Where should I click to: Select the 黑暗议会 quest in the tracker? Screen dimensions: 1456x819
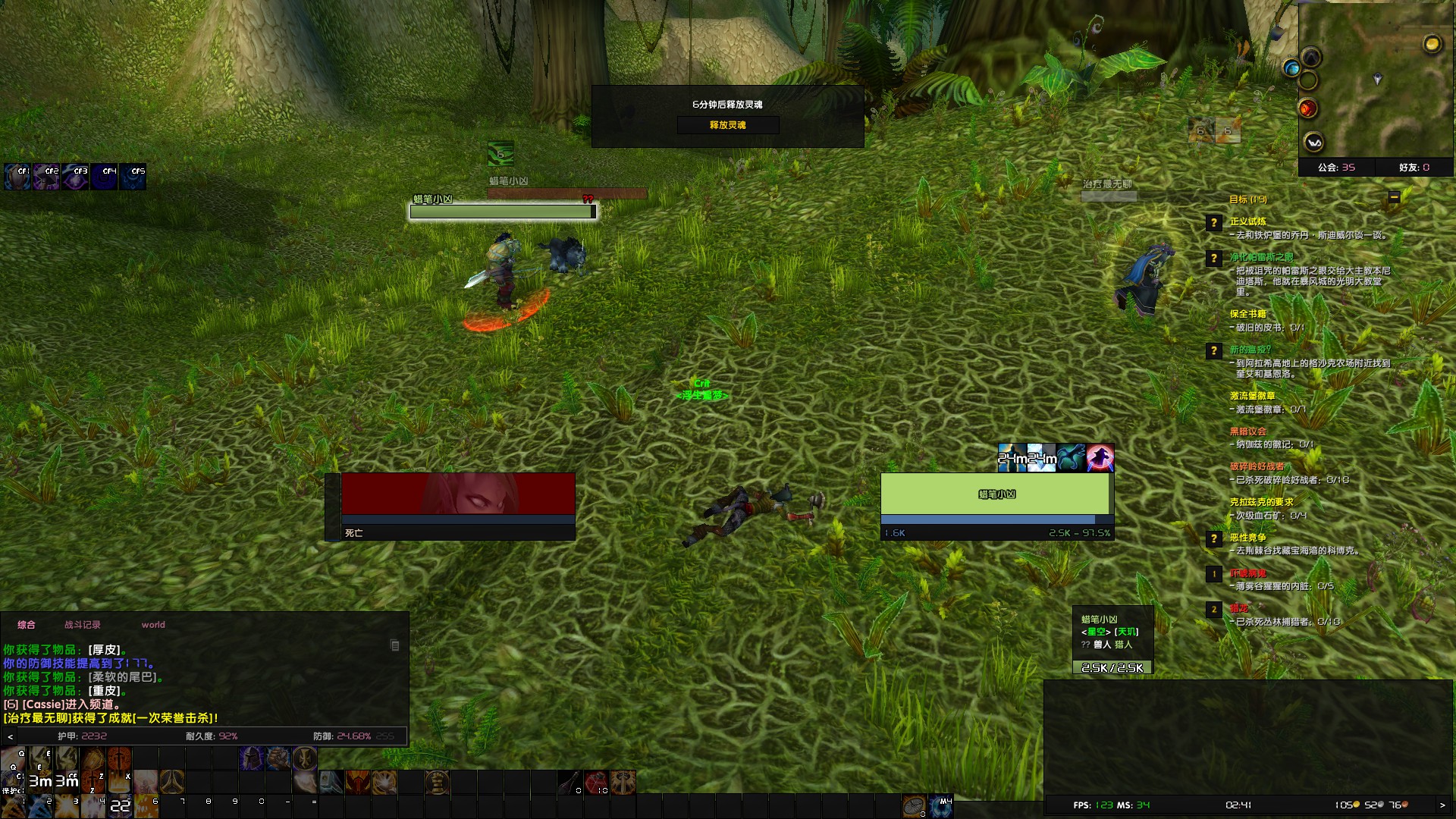coord(1247,431)
